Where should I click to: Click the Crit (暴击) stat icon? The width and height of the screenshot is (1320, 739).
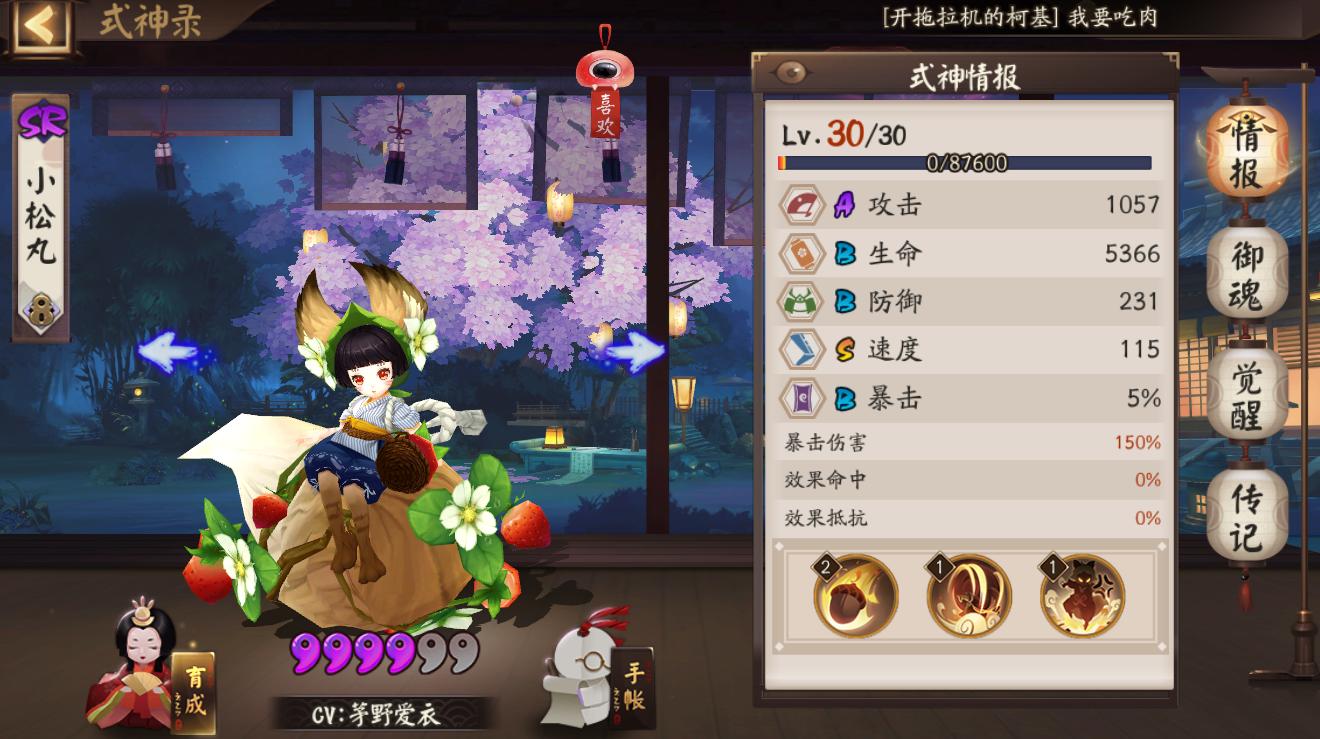pos(800,397)
